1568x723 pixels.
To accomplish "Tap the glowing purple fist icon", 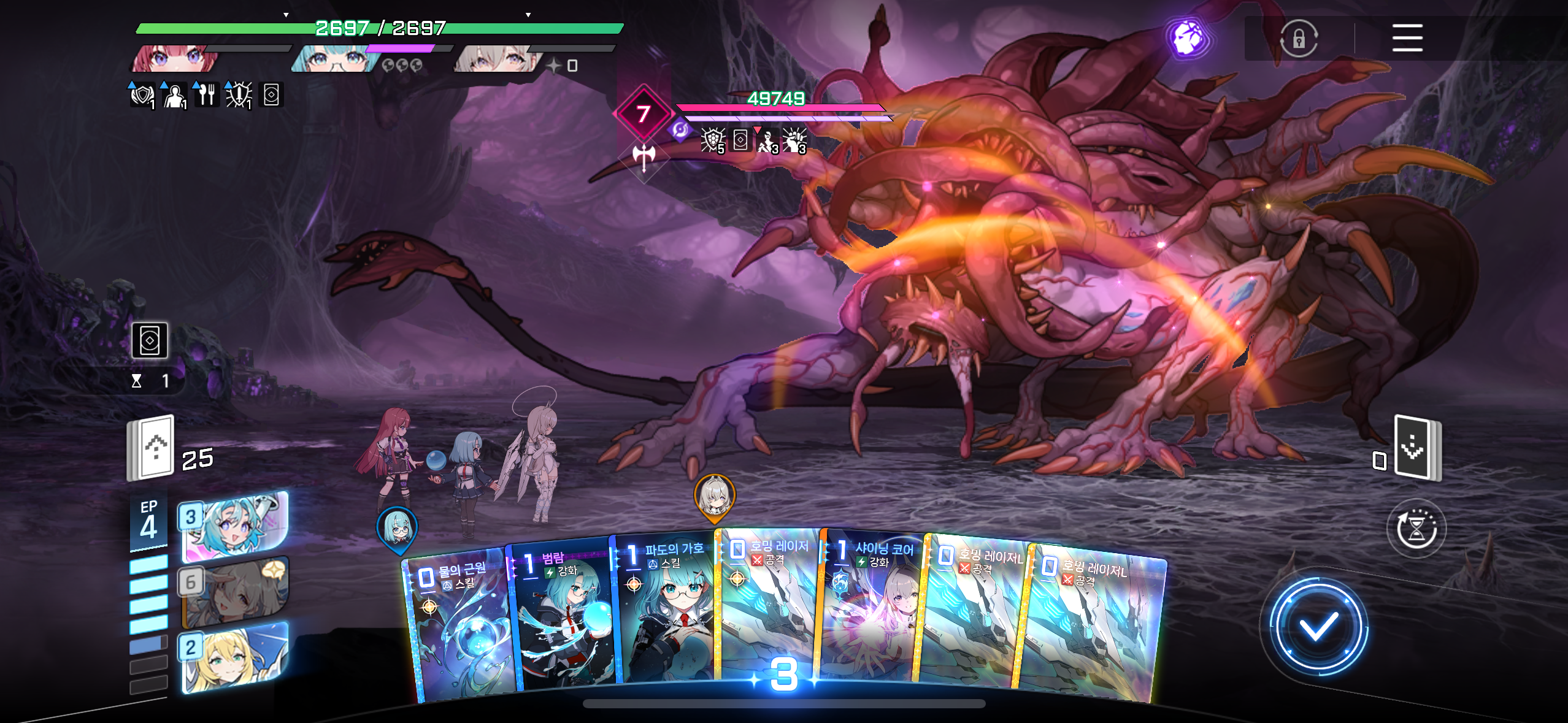I will point(1188,38).
